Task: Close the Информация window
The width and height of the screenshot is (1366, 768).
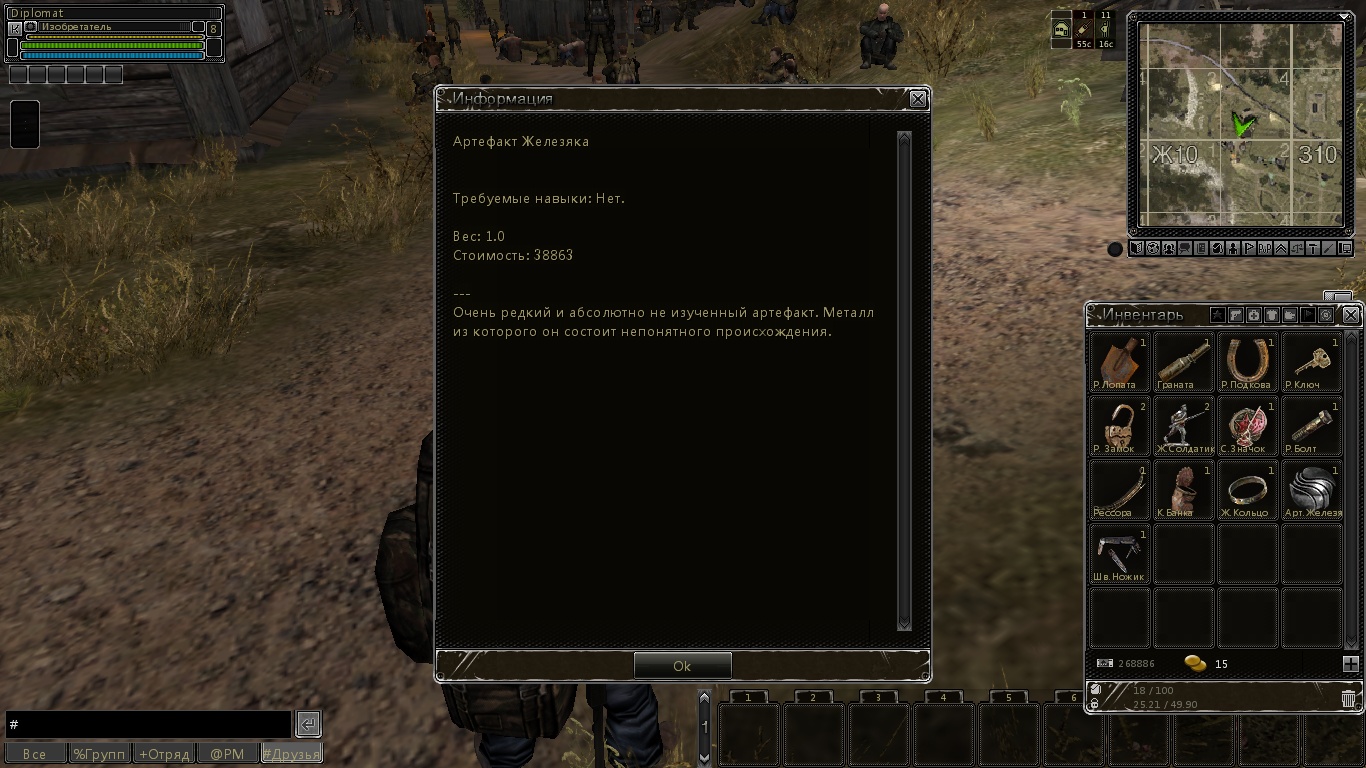Action: [x=918, y=99]
